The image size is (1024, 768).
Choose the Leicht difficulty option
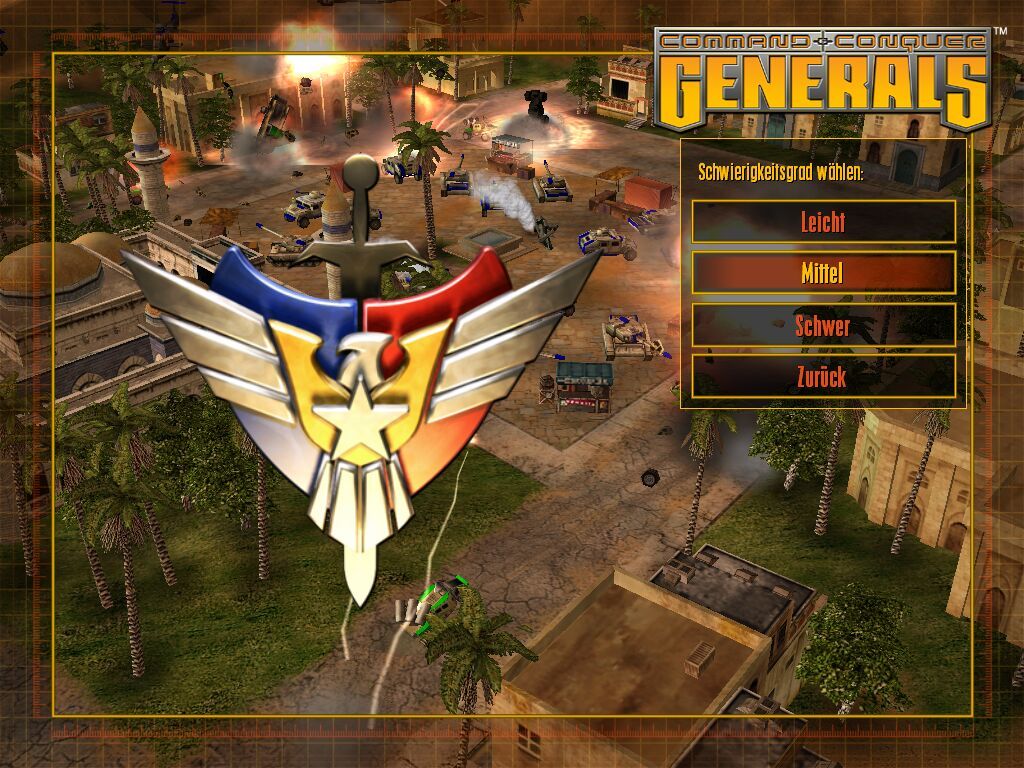tap(823, 221)
